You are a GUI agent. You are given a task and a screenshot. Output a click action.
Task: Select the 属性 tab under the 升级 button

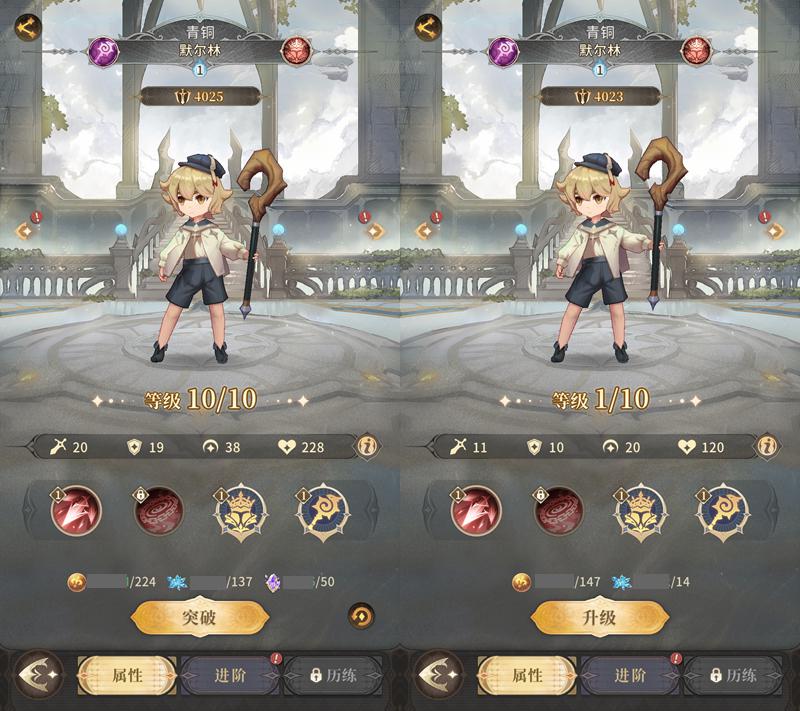click(528, 676)
